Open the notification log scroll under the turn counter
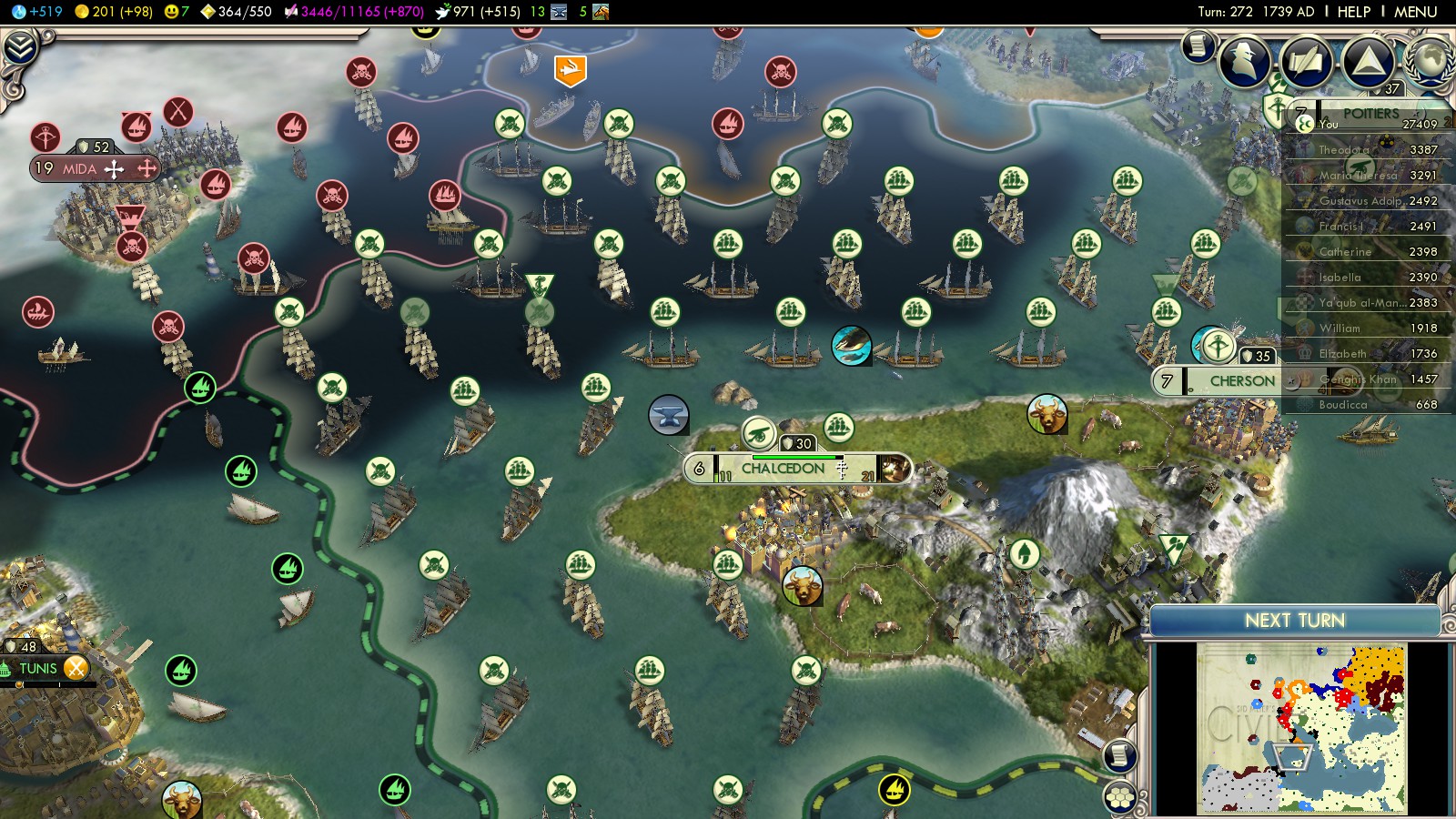This screenshot has height=819, width=1456. click(1198, 45)
